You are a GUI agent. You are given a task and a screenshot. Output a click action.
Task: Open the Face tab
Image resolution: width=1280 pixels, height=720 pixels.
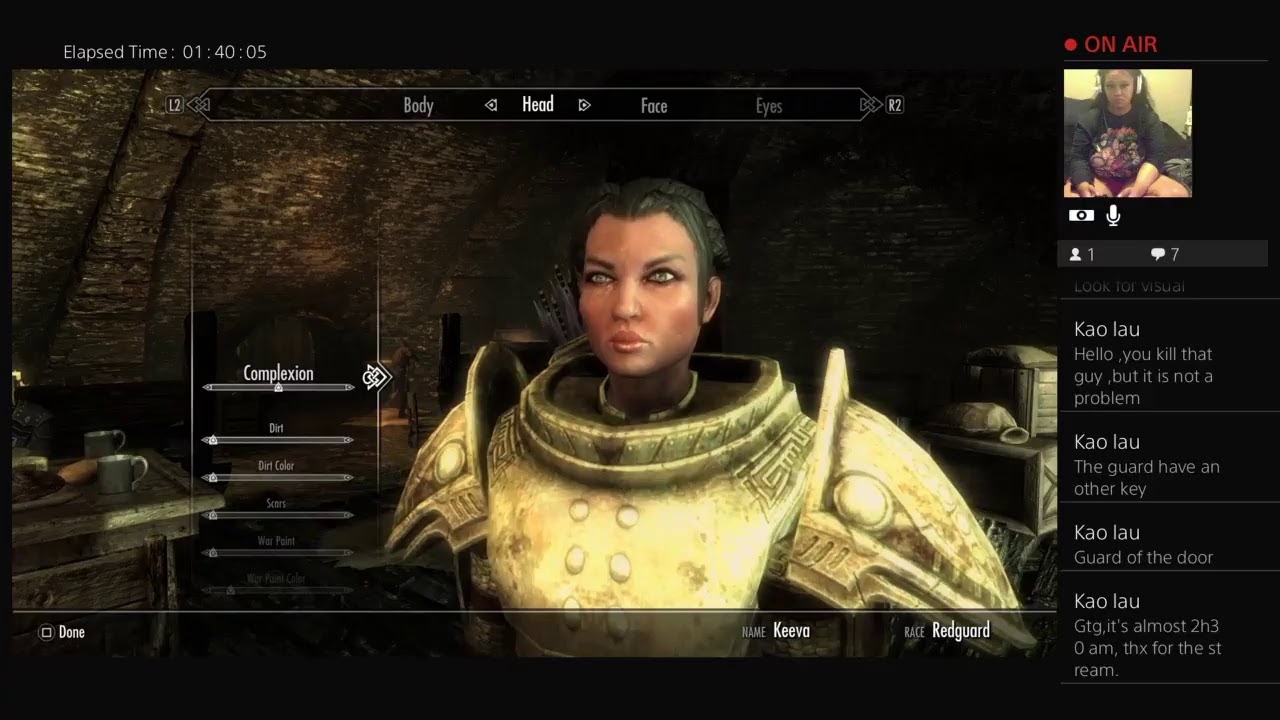[653, 105]
